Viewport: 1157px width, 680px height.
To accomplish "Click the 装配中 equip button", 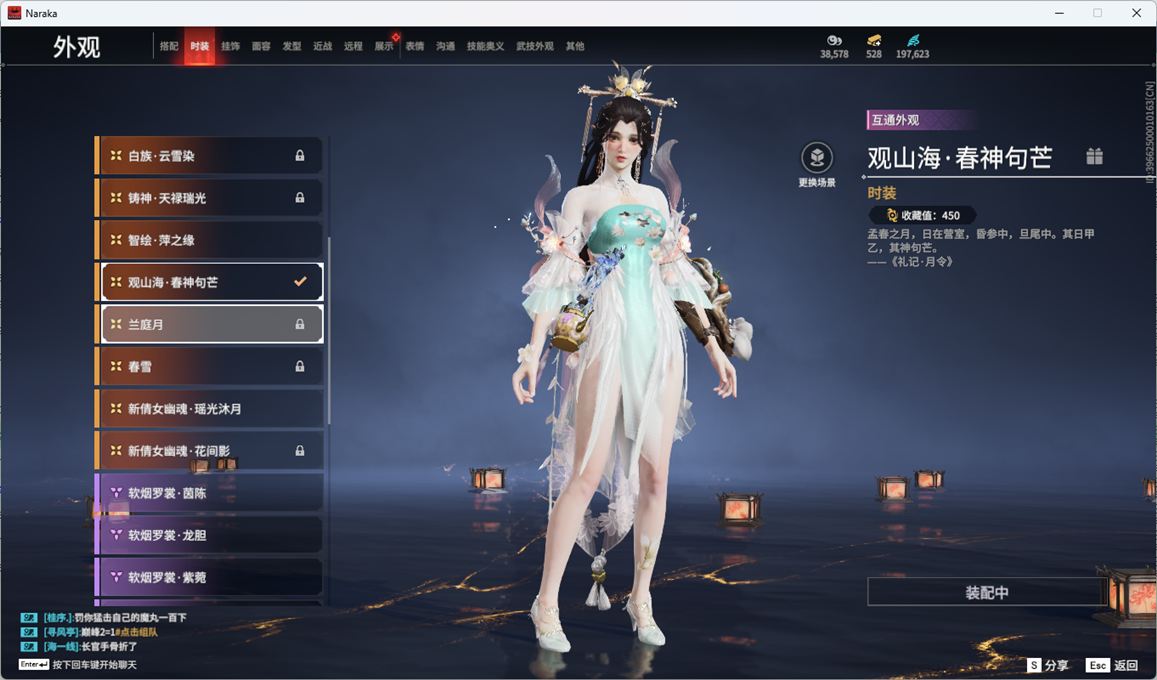I will (x=986, y=592).
